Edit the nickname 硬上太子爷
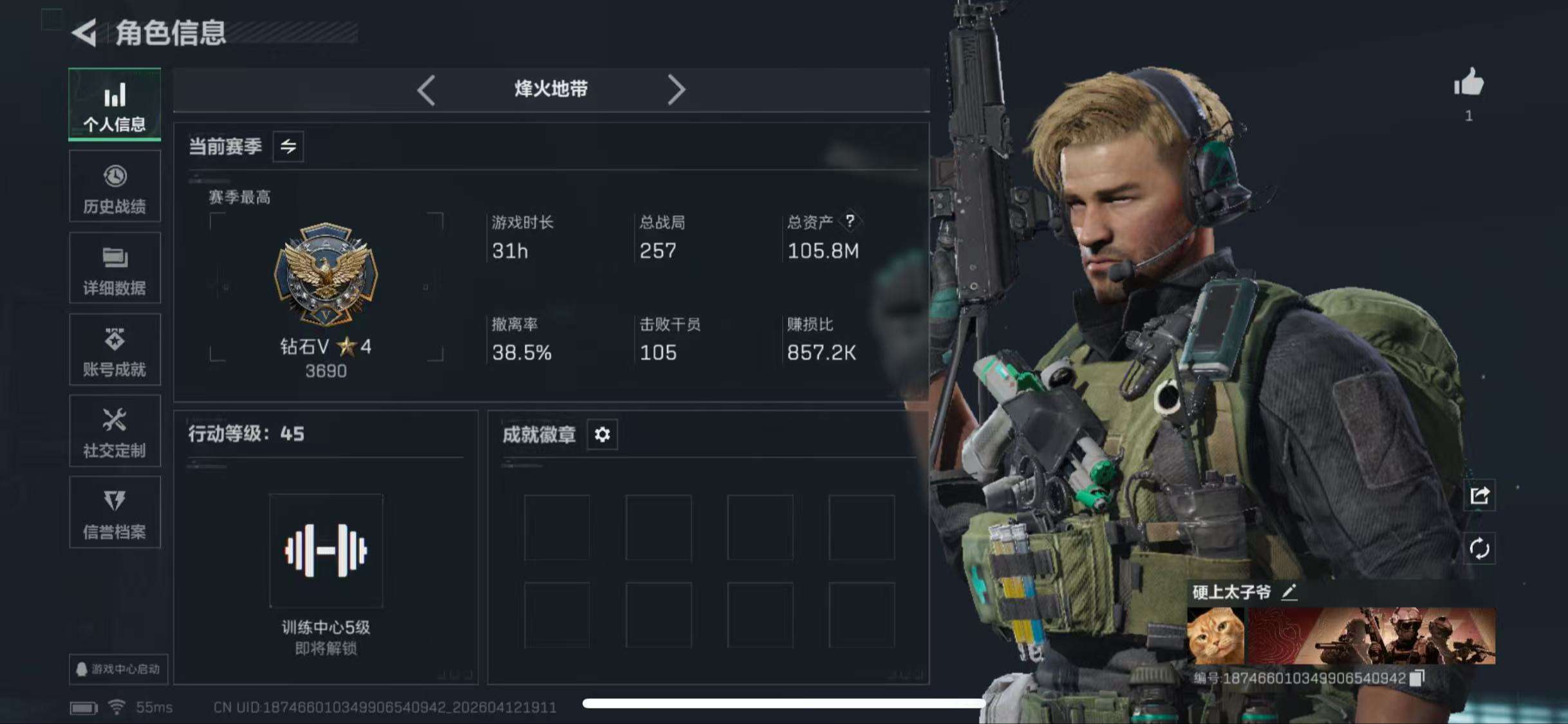Viewport: 1568px width, 724px height. pos(1289,592)
